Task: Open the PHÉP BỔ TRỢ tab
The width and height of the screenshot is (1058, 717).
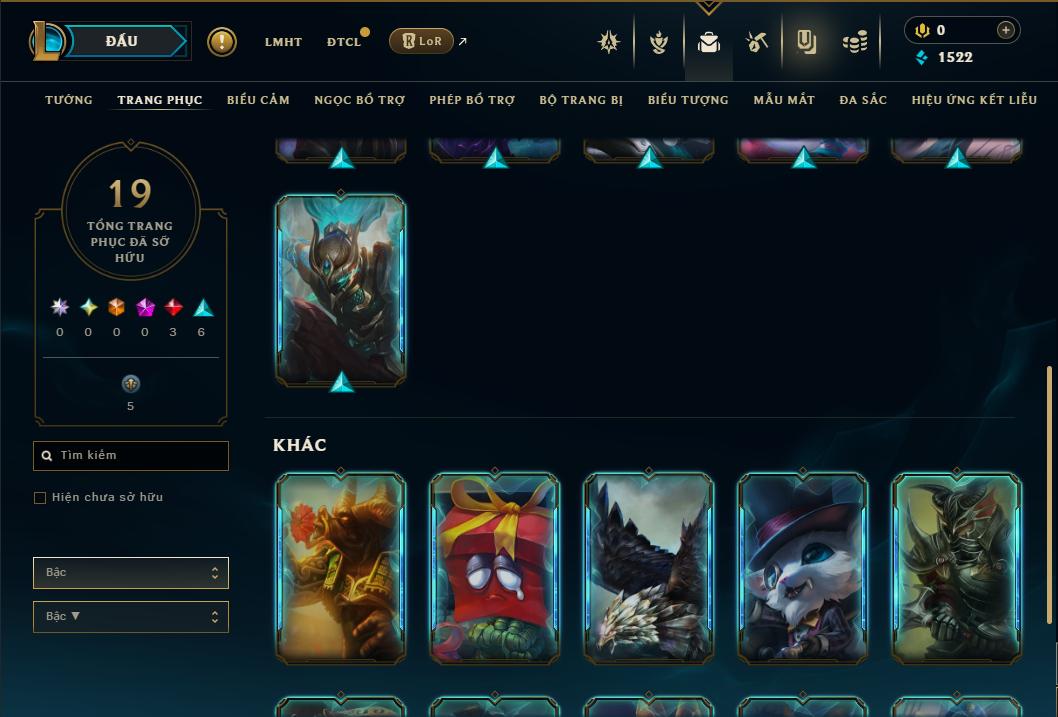Action: click(x=472, y=100)
